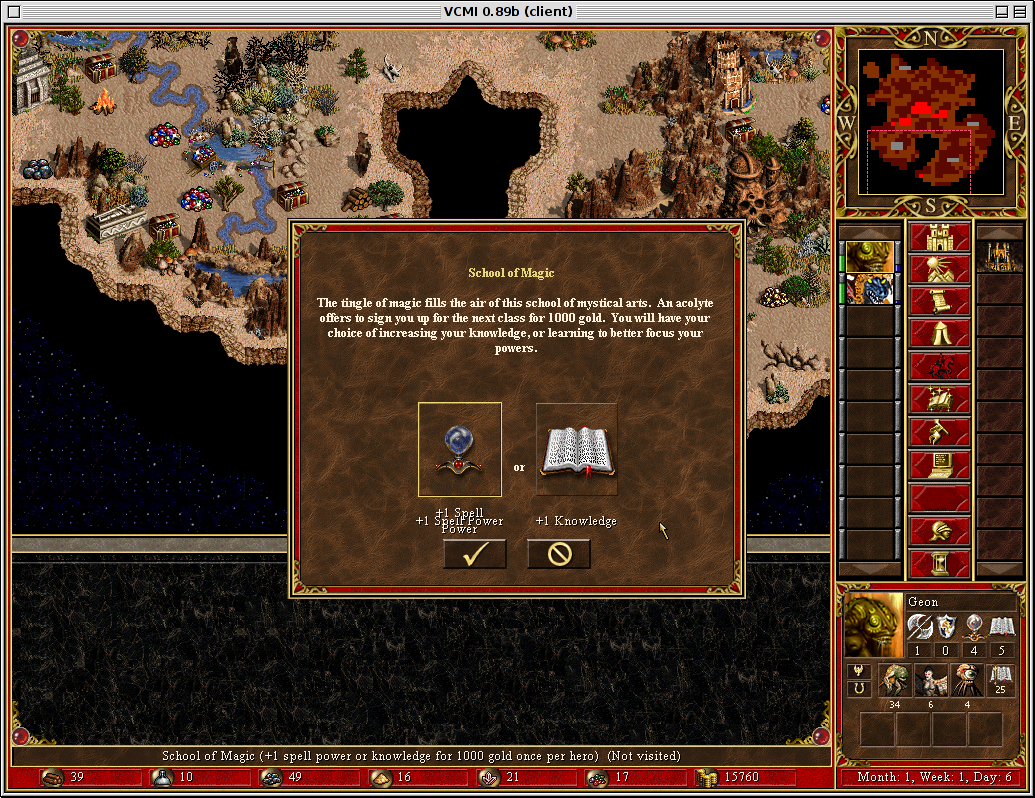This screenshot has height=798, width=1035.
Task: Select the town in the town list
Action: point(998,256)
